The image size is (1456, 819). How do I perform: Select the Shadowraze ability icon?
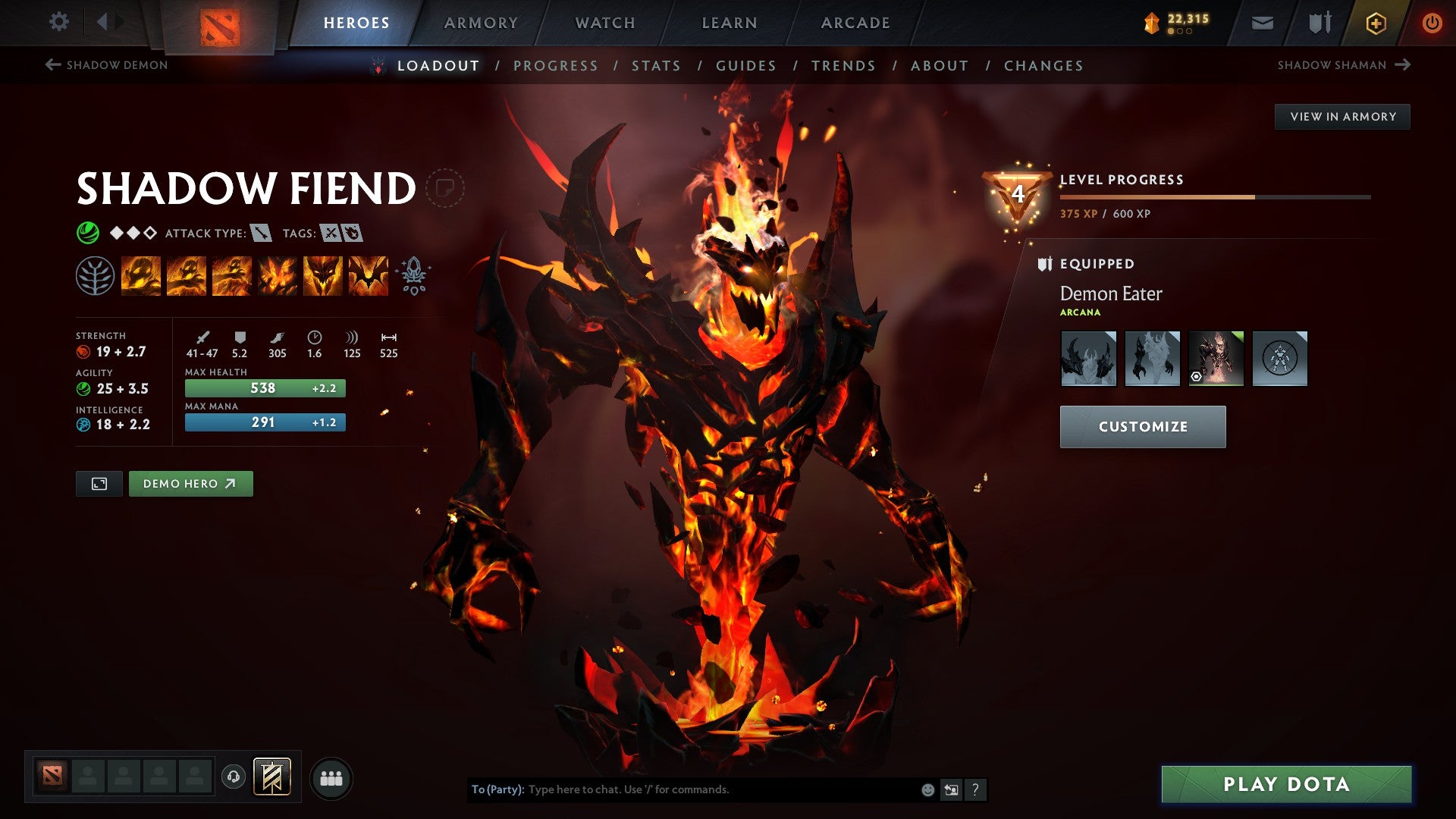(141, 275)
